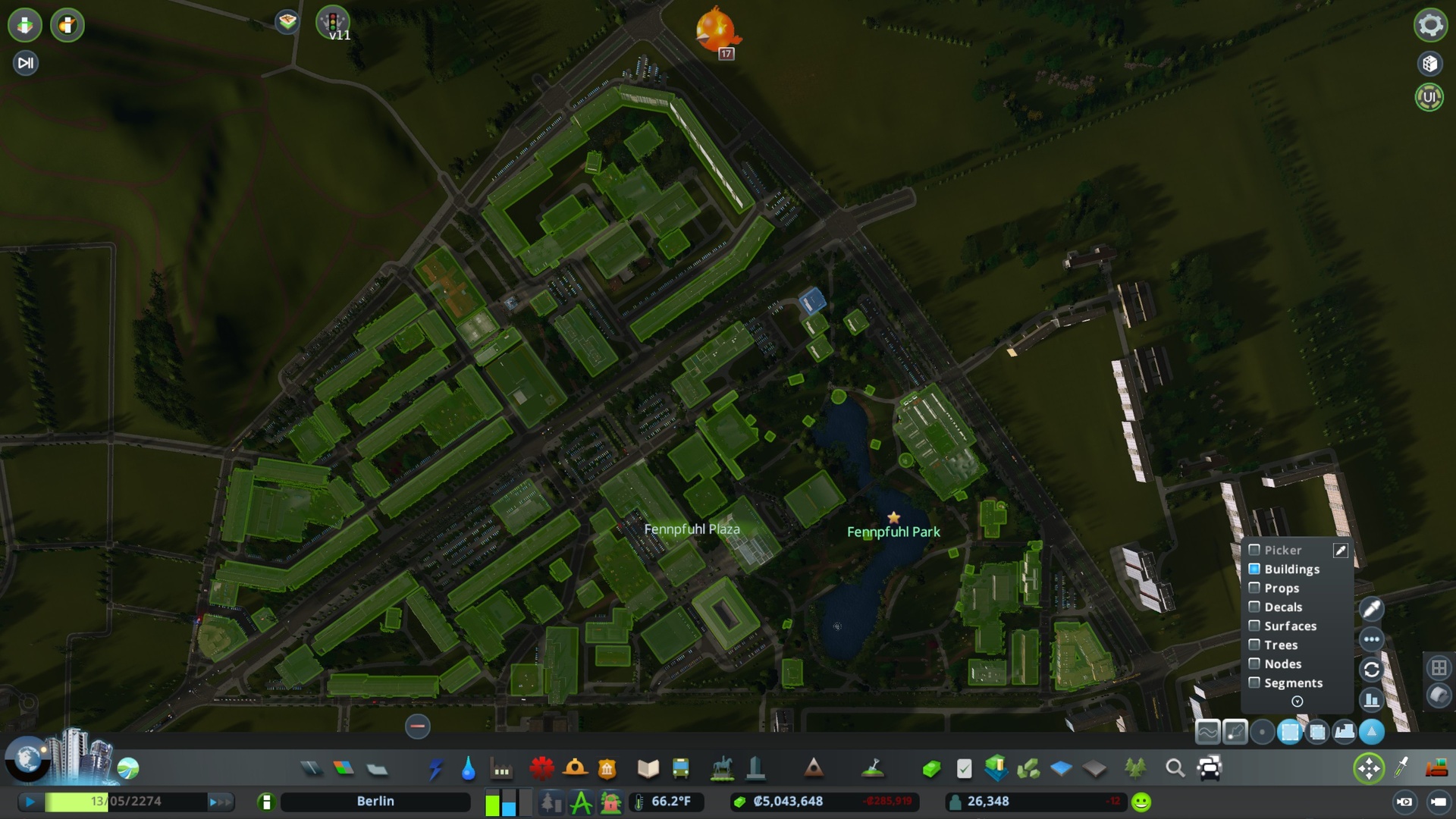Open the Police & Administration badge icon
The width and height of the screenshot is (1456, 819).
(x=607, y=768)
